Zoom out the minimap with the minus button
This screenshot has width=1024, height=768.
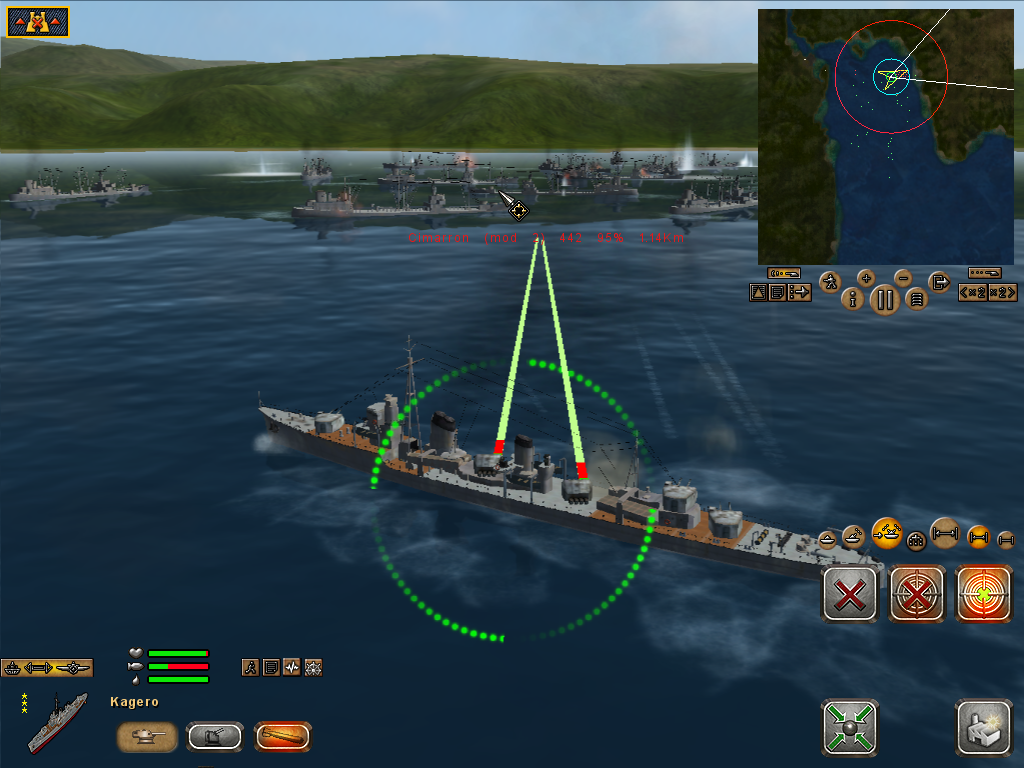pyautogui.click(x=903, y=278)
